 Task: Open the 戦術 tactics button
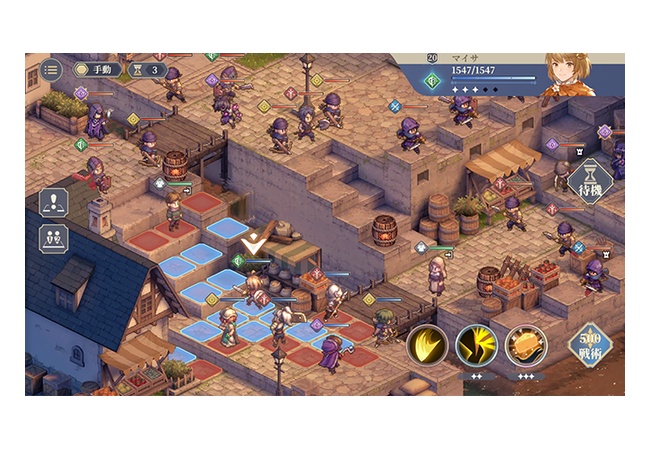(588, 344)
